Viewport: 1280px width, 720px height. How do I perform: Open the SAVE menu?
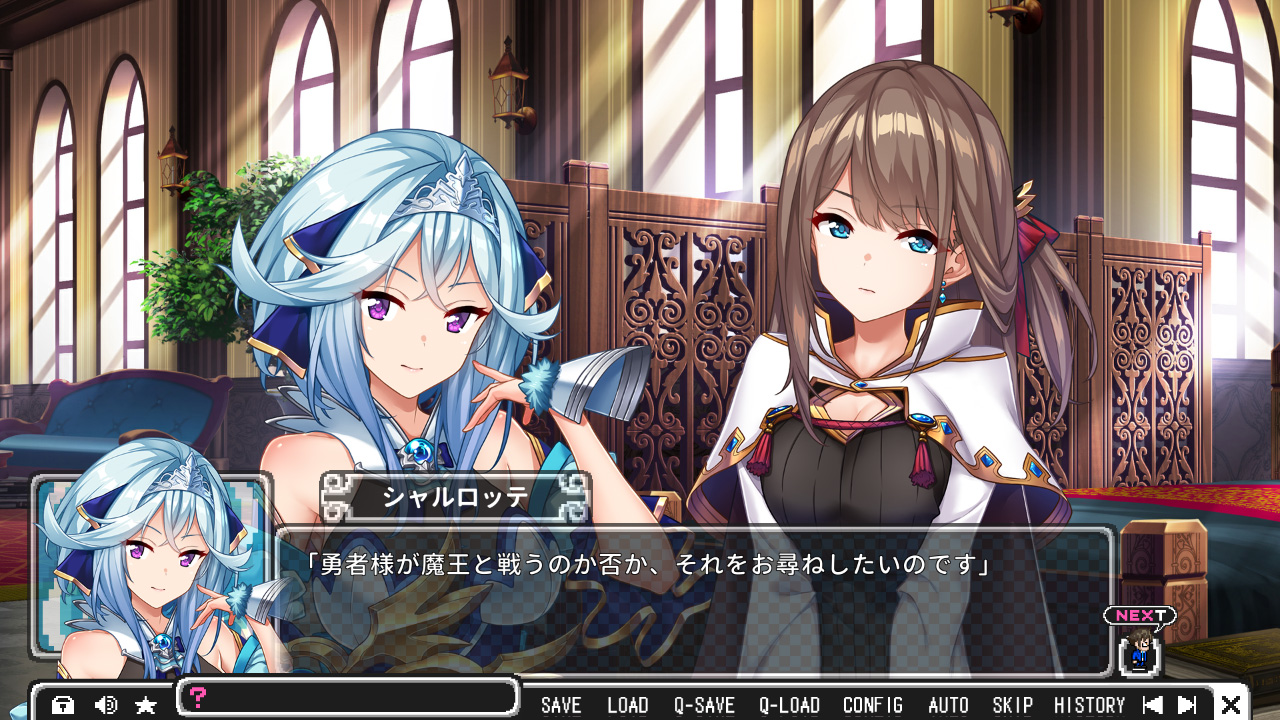click(561, 705)
